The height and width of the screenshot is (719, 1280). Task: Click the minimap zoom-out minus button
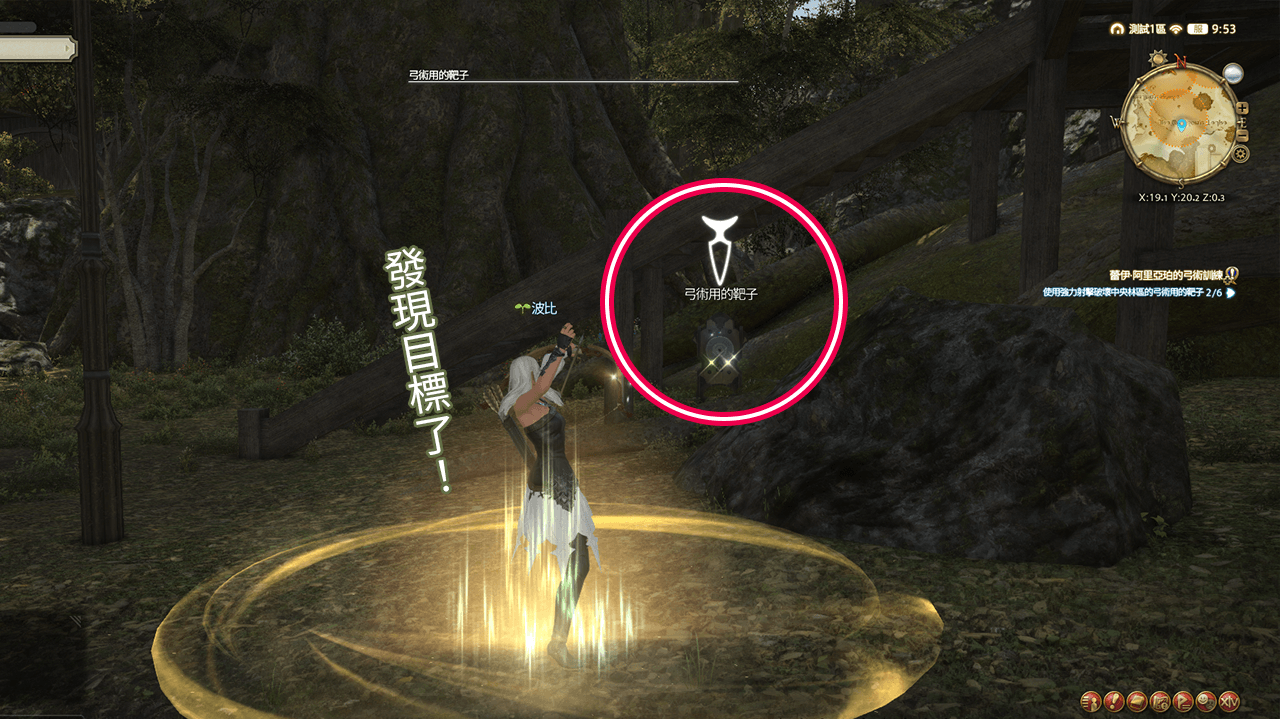tap(1242, 134)
